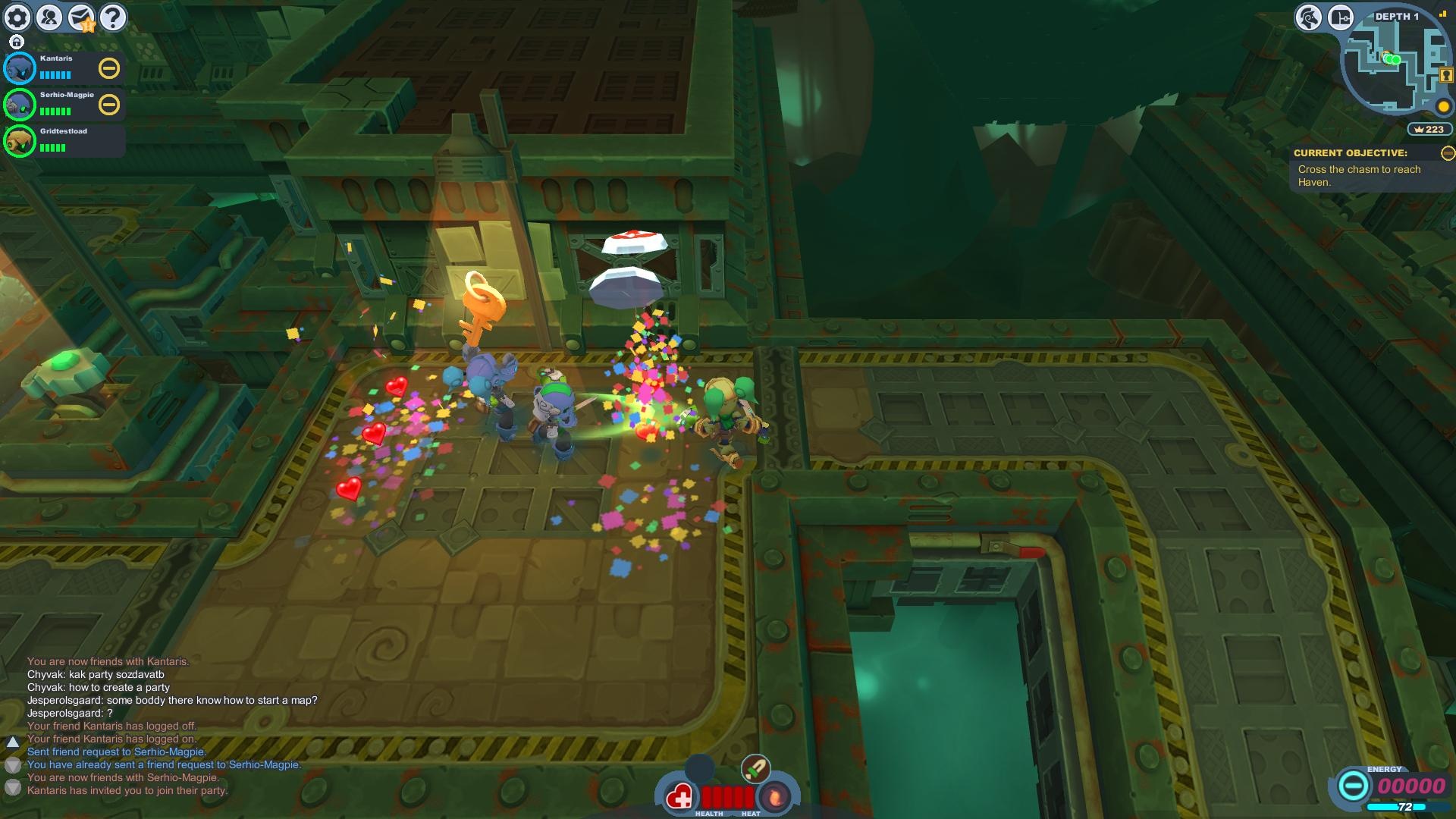Click the Depth 1 minimap

click(1395, 64)
